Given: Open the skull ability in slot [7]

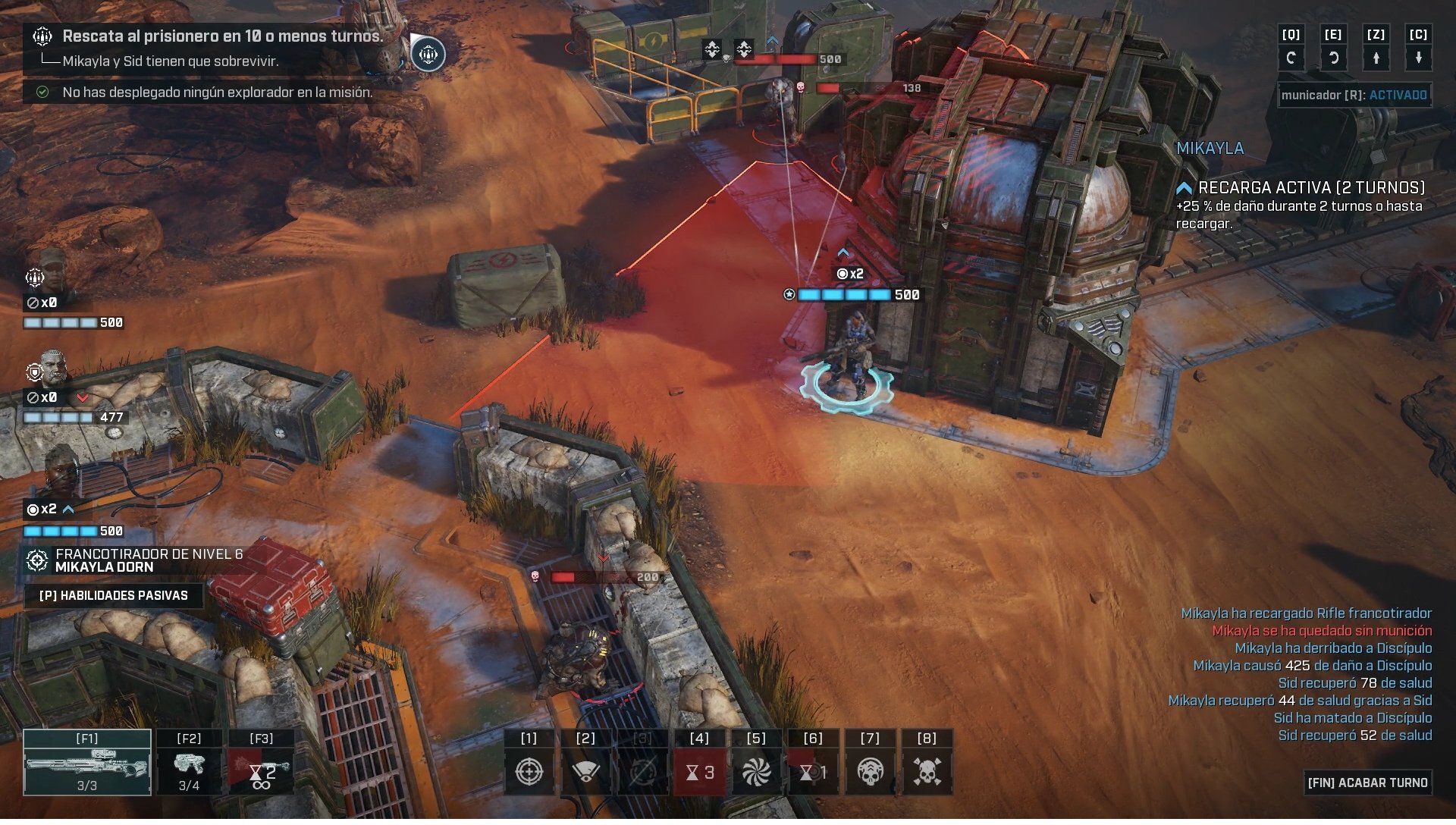Looking at the screenshot, I should 871,770.
